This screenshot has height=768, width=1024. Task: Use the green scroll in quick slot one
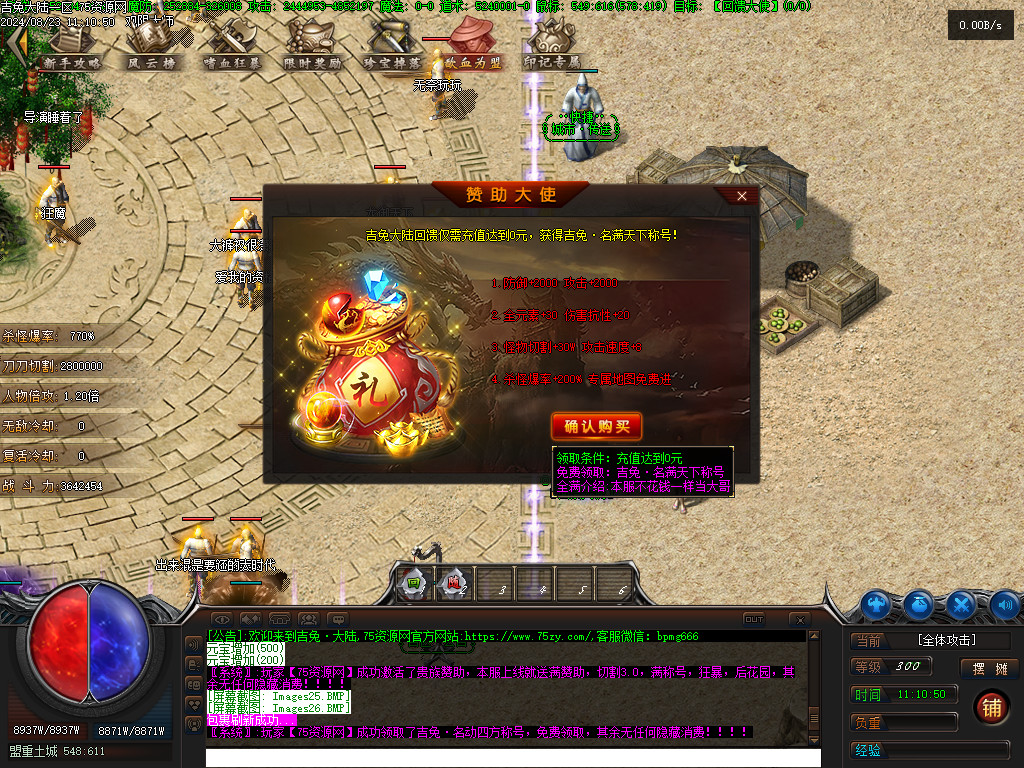pyautogui.click(x=412, y=583)
